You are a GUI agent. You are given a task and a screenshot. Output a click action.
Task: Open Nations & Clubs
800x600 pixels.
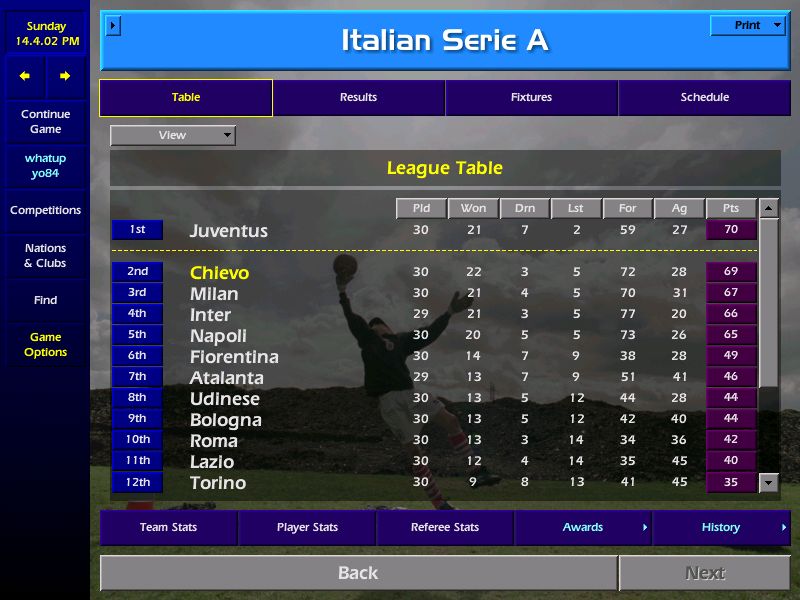(x=45, y=256)
